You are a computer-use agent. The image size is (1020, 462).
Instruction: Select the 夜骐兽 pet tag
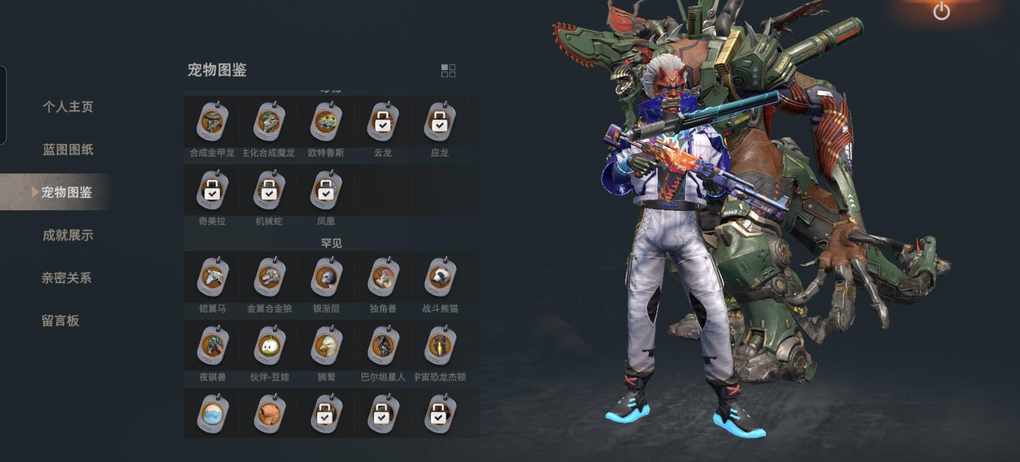[x=212, y=345]
